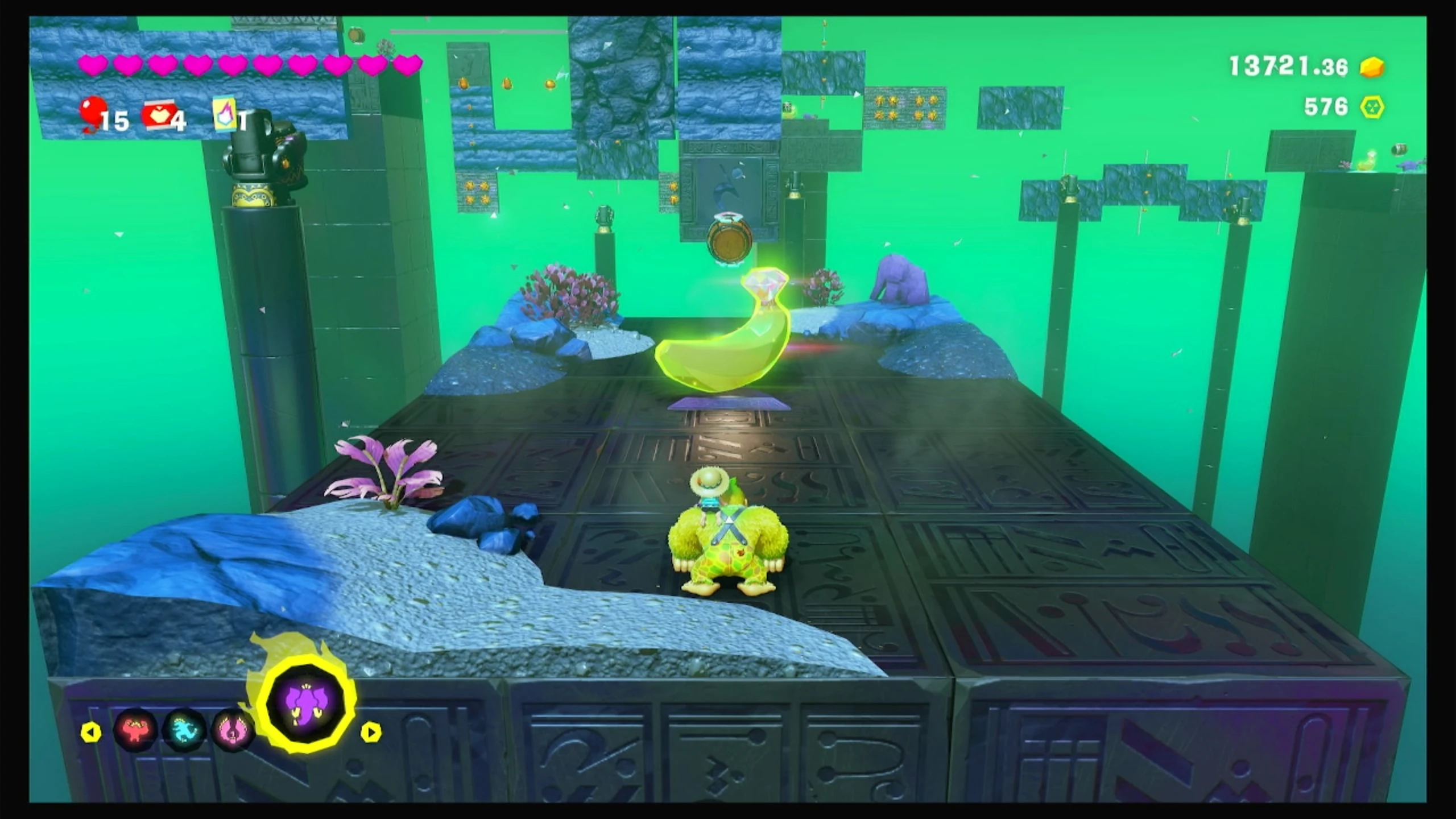The width and height of the screenshot is (1456, 819).
Task: Pick the red Kong Bananza icon
Action: [134, 729]
